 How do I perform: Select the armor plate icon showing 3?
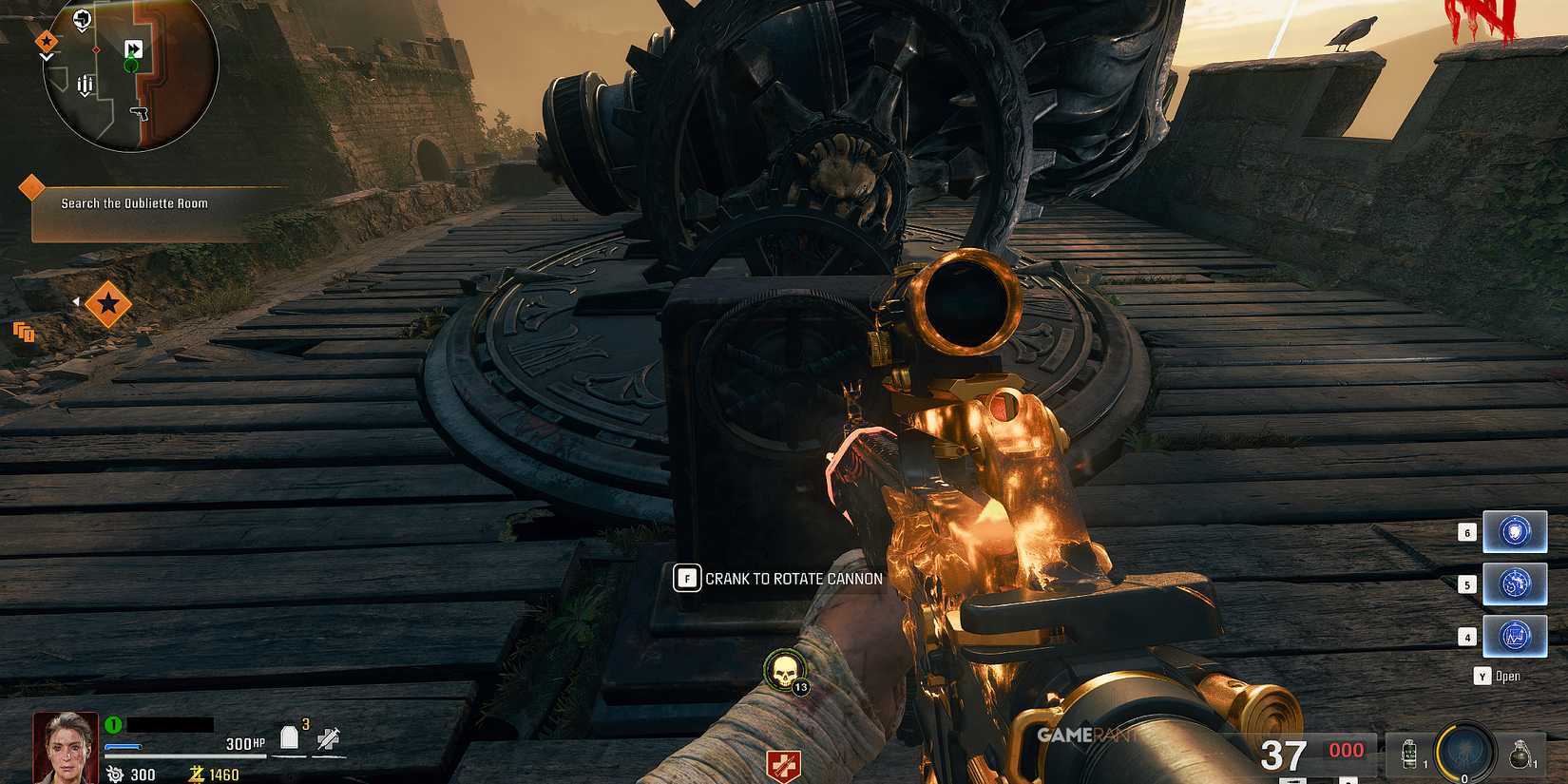(x=290, y=736)
